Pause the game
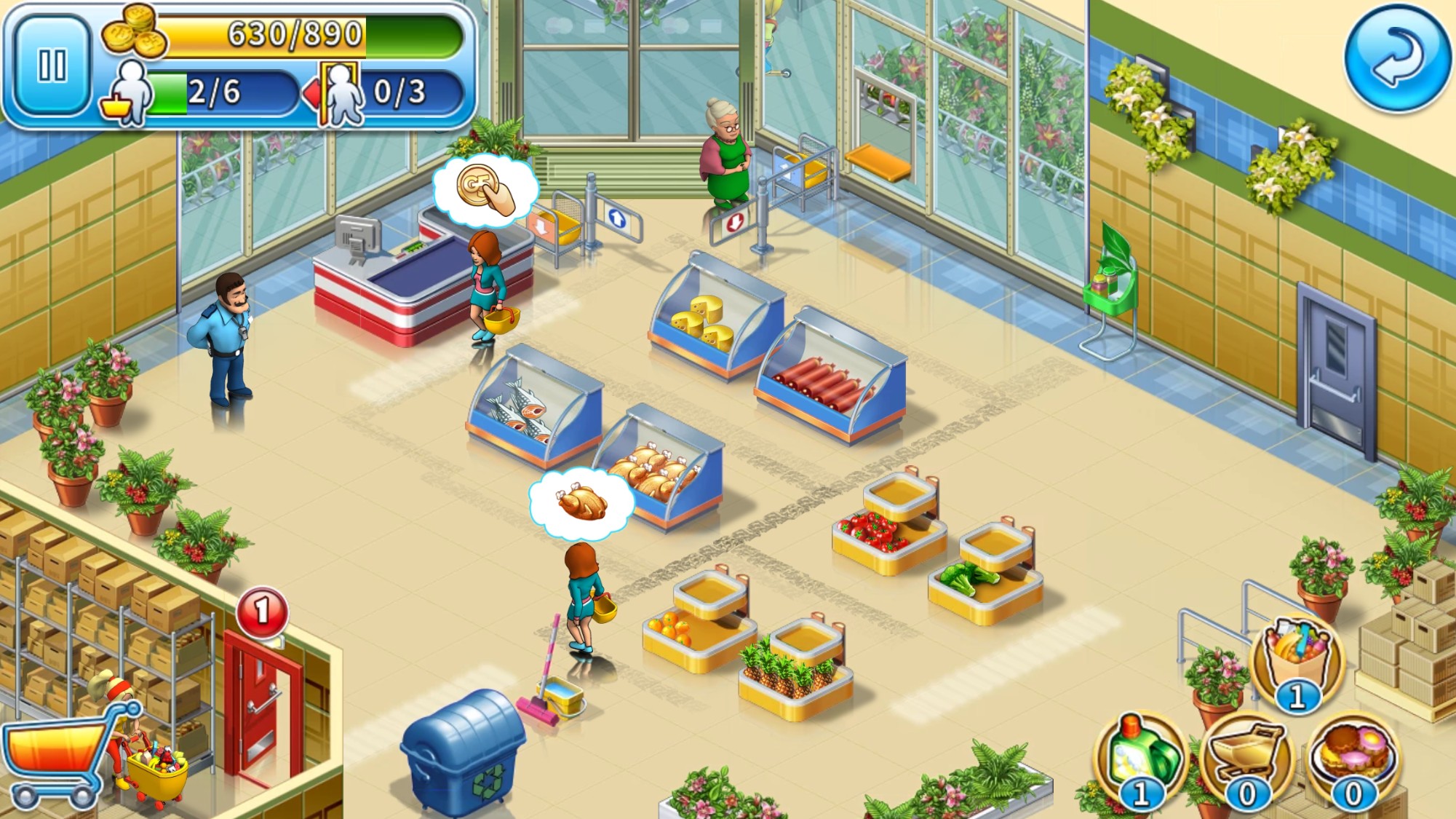The width and height of the screenshot is (1456, 819). [x=52, y=66]
